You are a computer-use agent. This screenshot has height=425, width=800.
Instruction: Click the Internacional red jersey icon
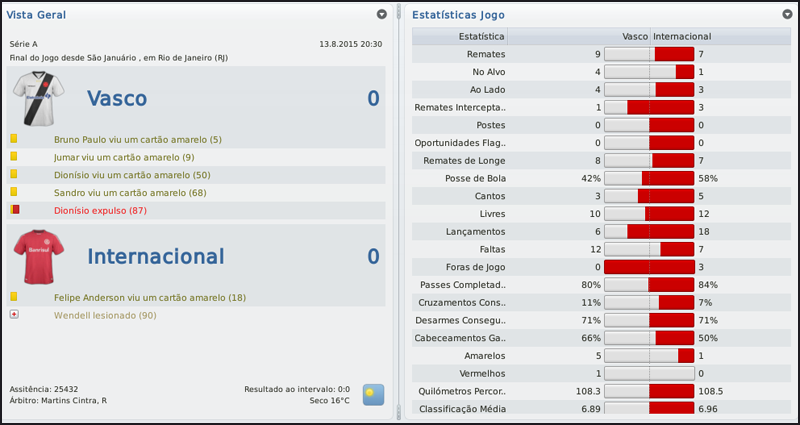tap(37, 256)
